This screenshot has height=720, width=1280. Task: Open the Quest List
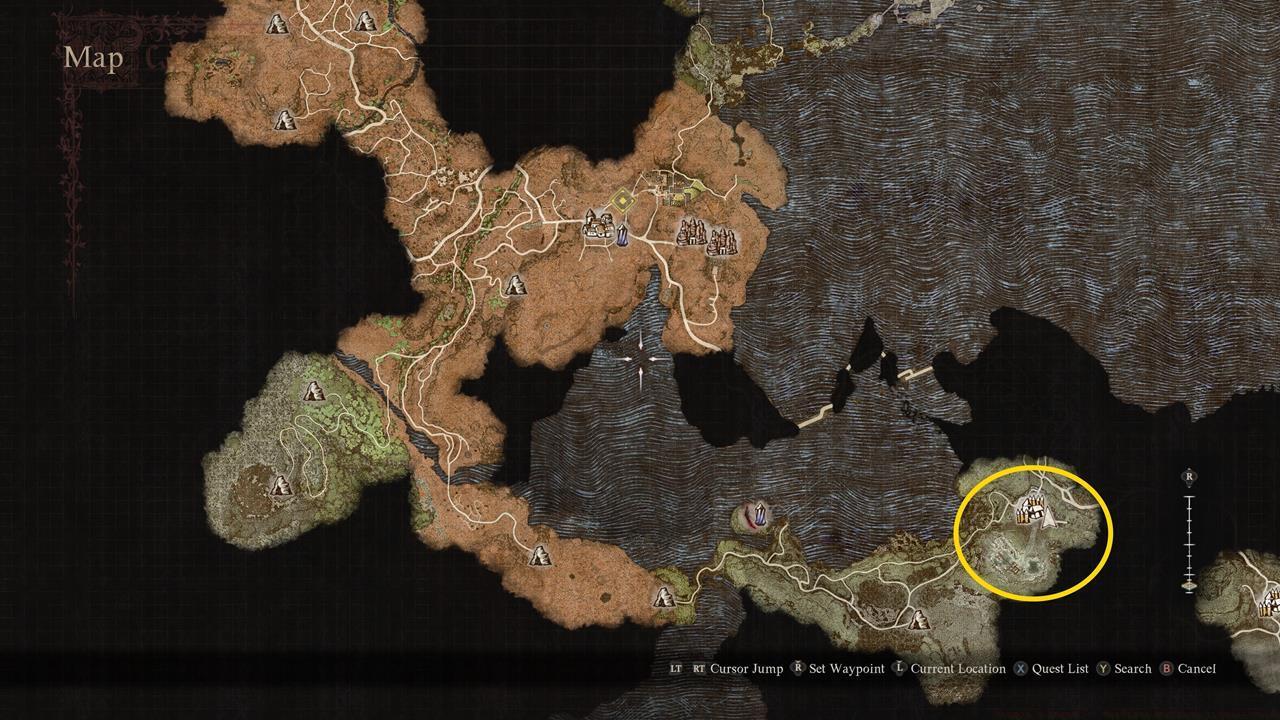[x=1059, y=668]
